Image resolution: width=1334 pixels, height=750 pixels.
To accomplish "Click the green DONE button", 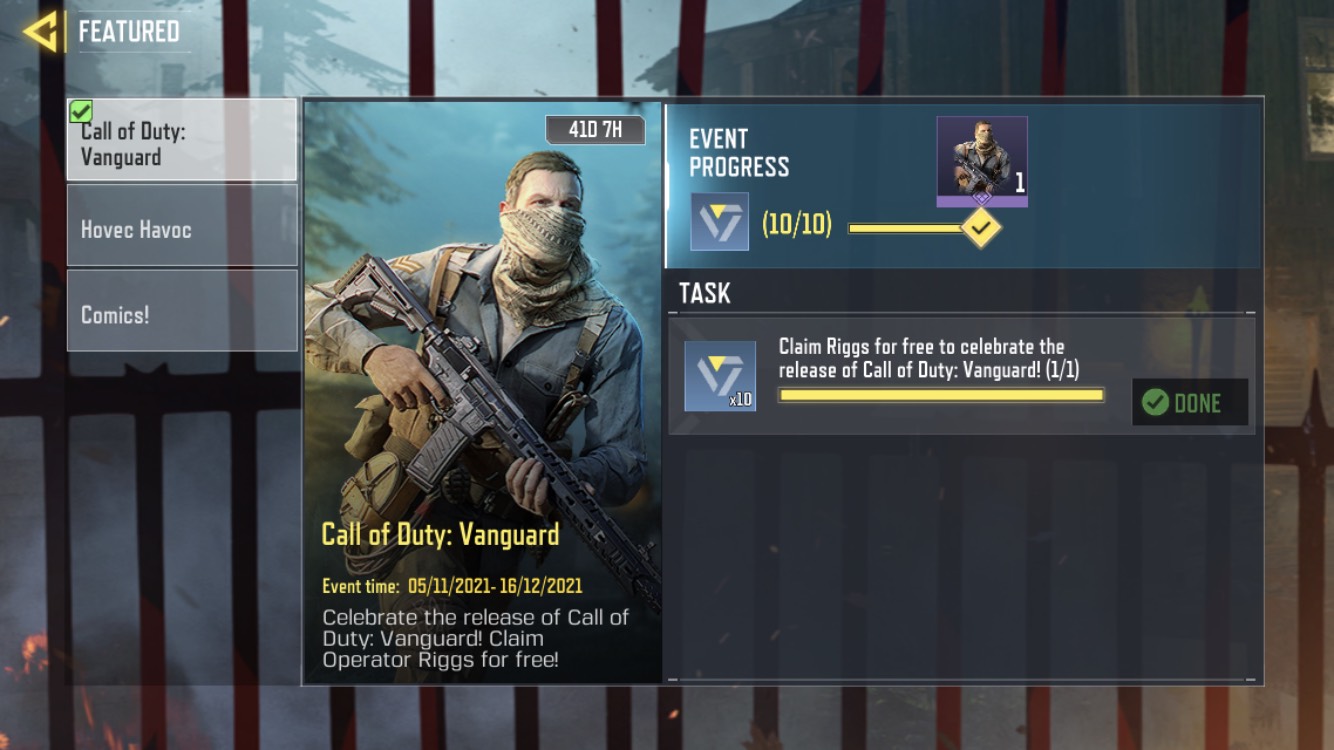I will (1189, 402).
